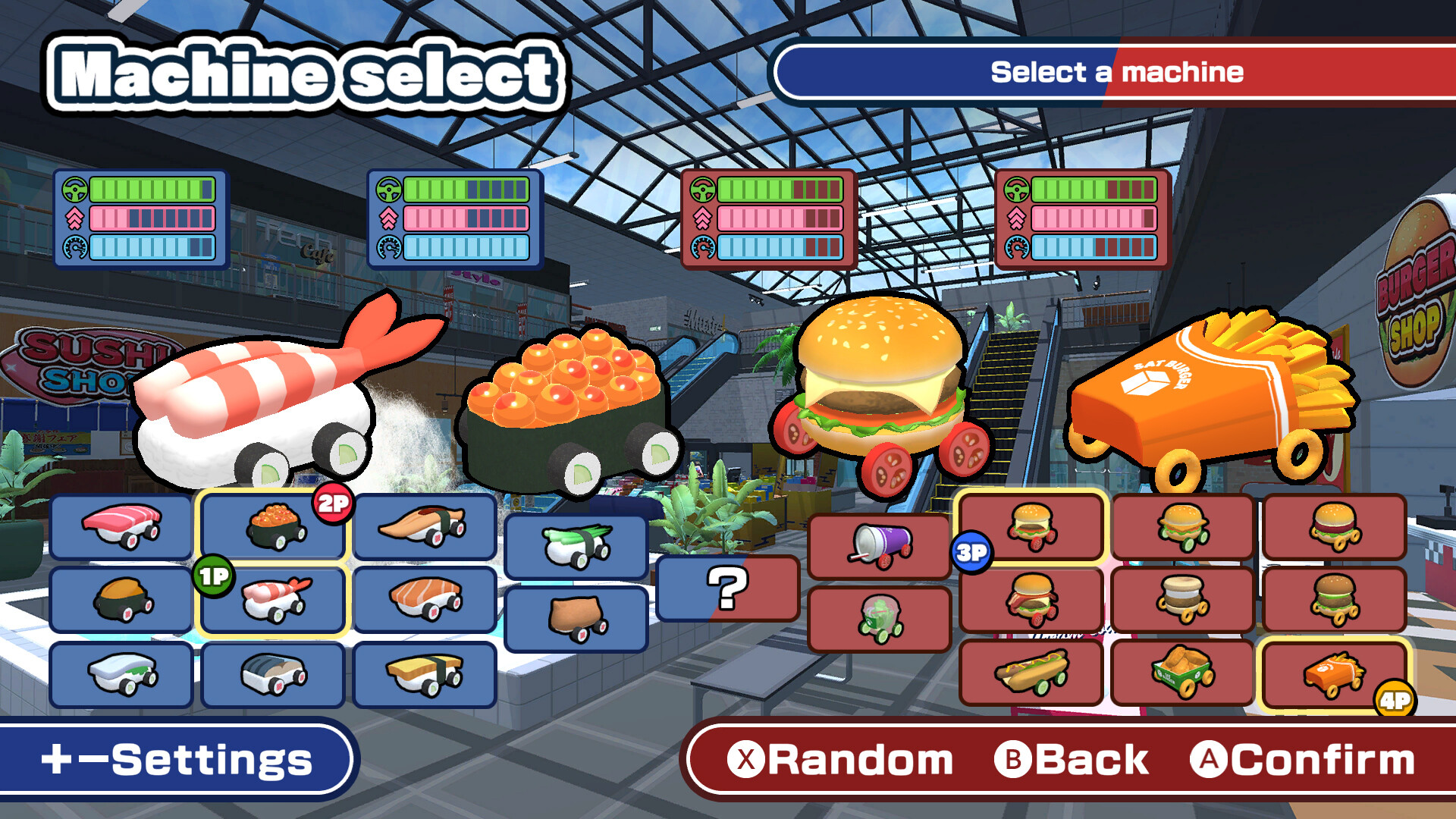This screenshot has height=819, width=1456.
Task: Select the bacon burger machine
Action: 1031,600
